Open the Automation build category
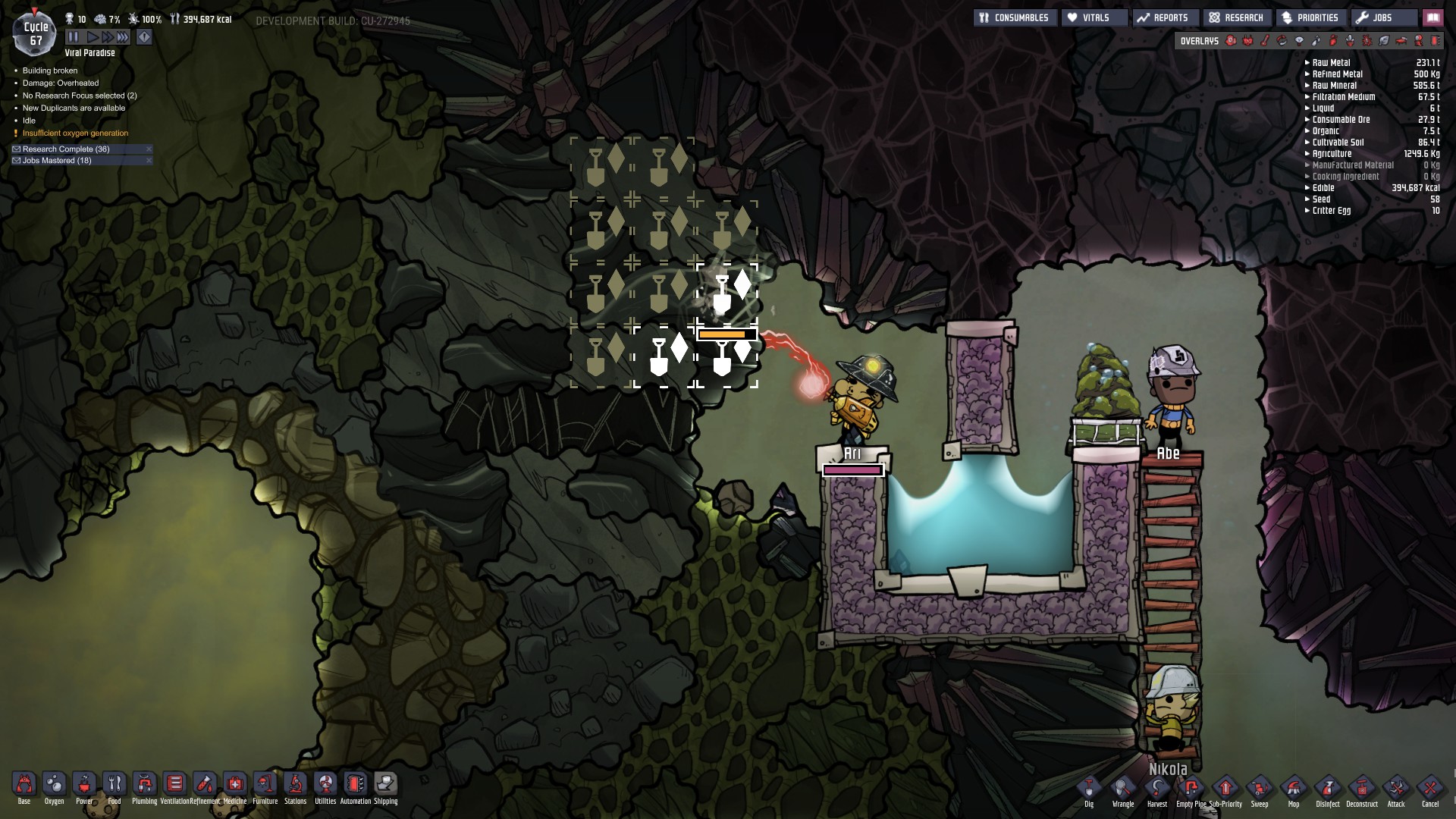 pyautogui.click(x=354, y=785)
